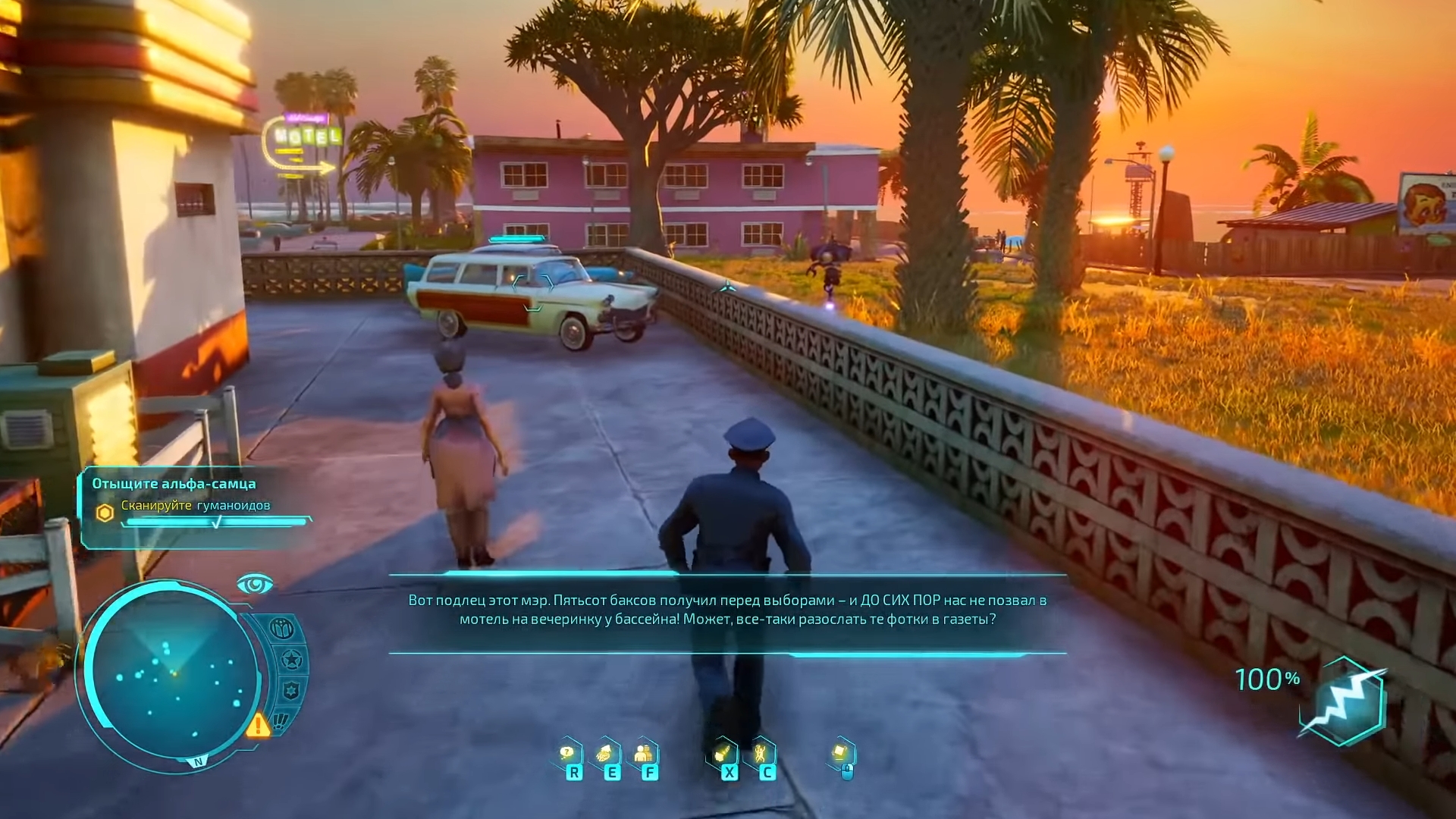The image size is (1456, 819).
Task: Open the 'Отыщите альфа-самца' objective tracker
Action: pyautogui.click(x=174, y=484)
